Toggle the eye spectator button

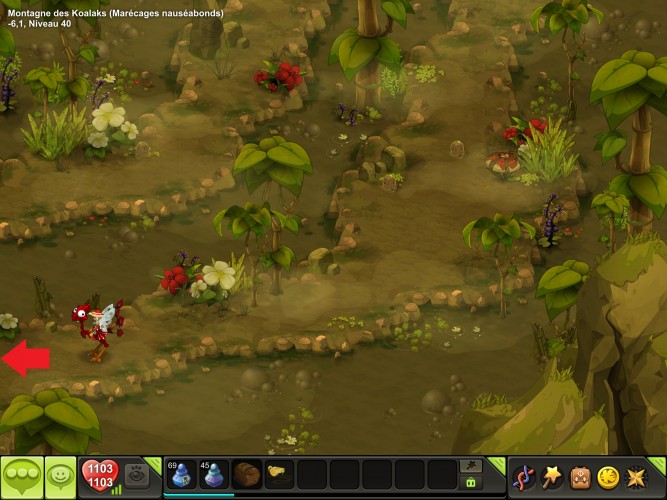(140, 475)
